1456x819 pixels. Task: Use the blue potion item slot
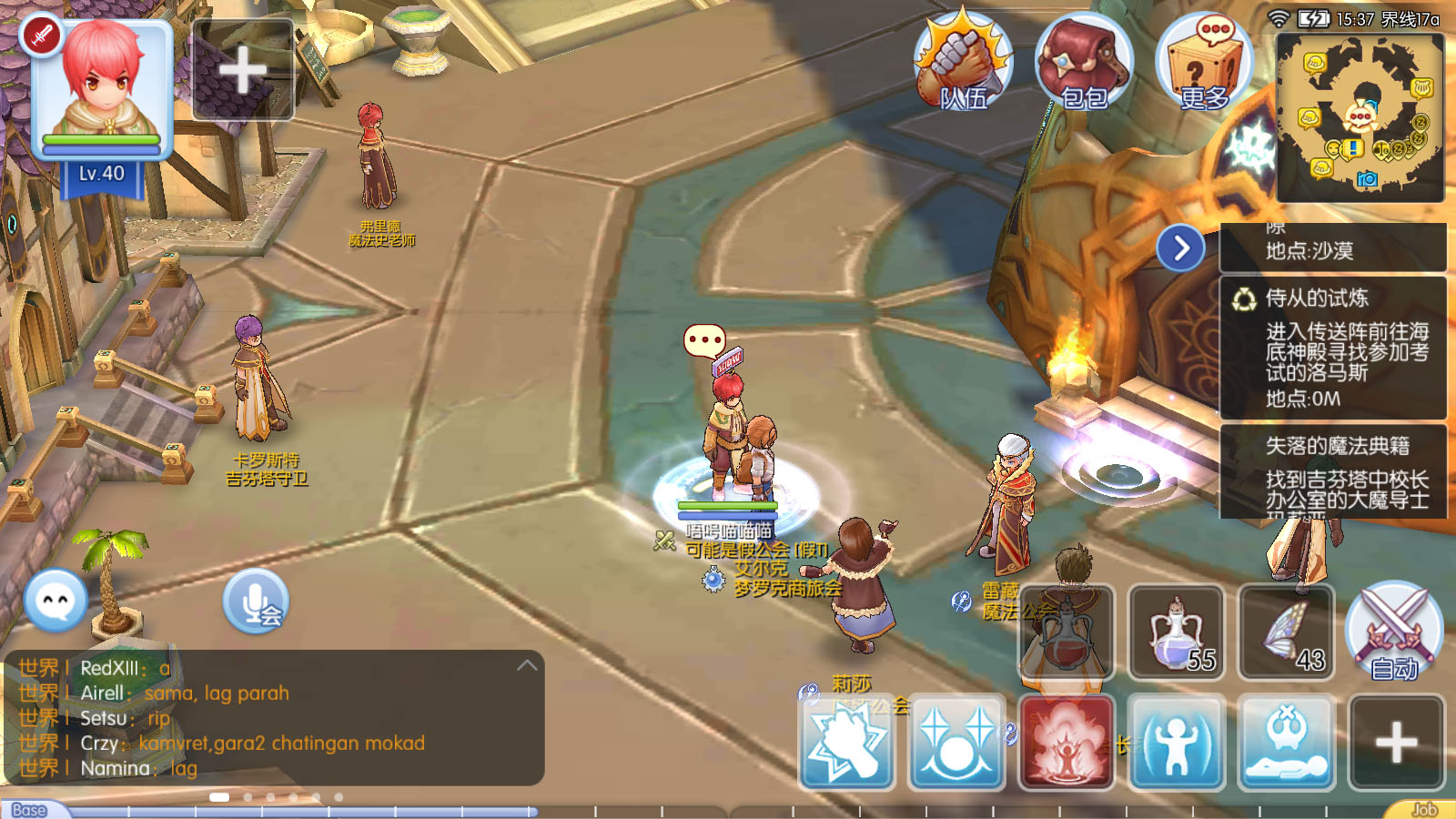click(1176, 633)
